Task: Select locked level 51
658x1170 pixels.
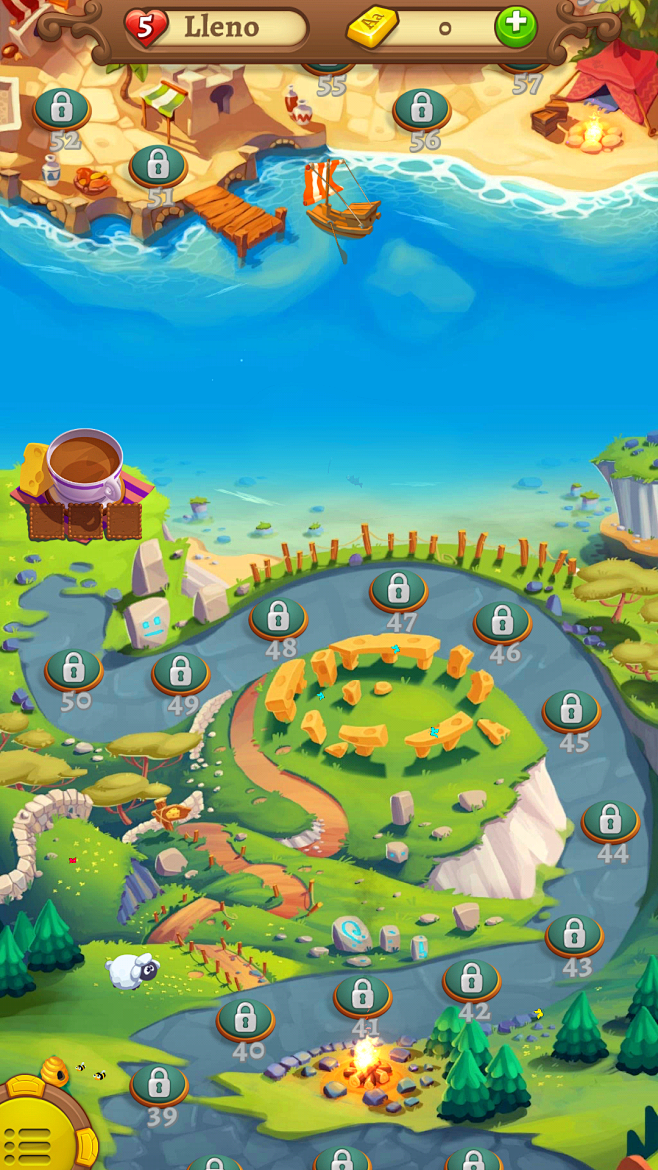Action: pyautogui.click(x=158, y=166)
